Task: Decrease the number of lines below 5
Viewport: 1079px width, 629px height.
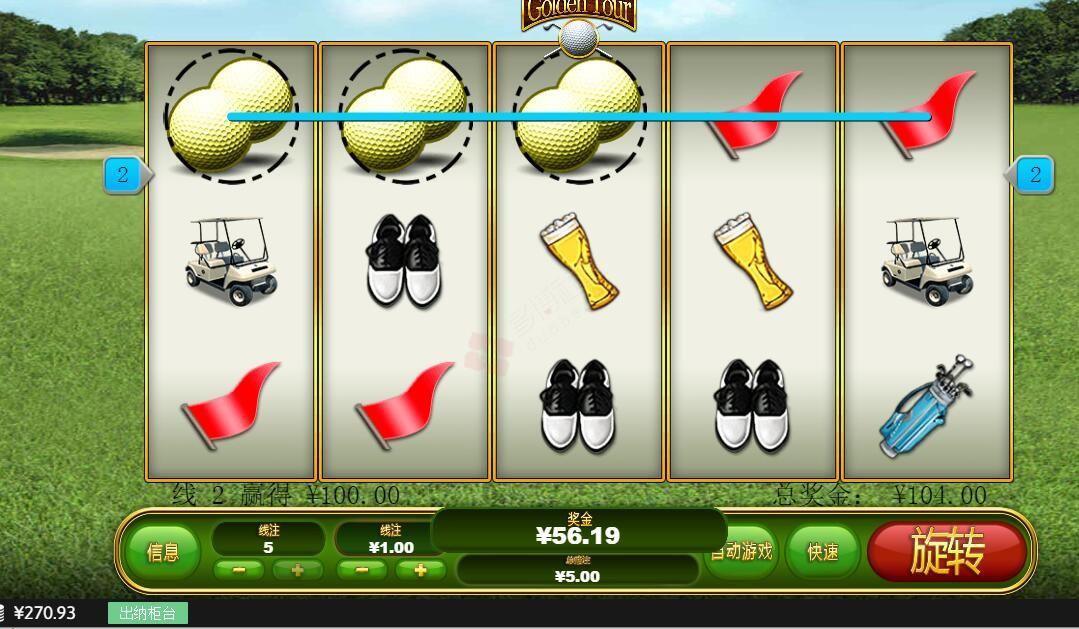Action: click(239, 570)
